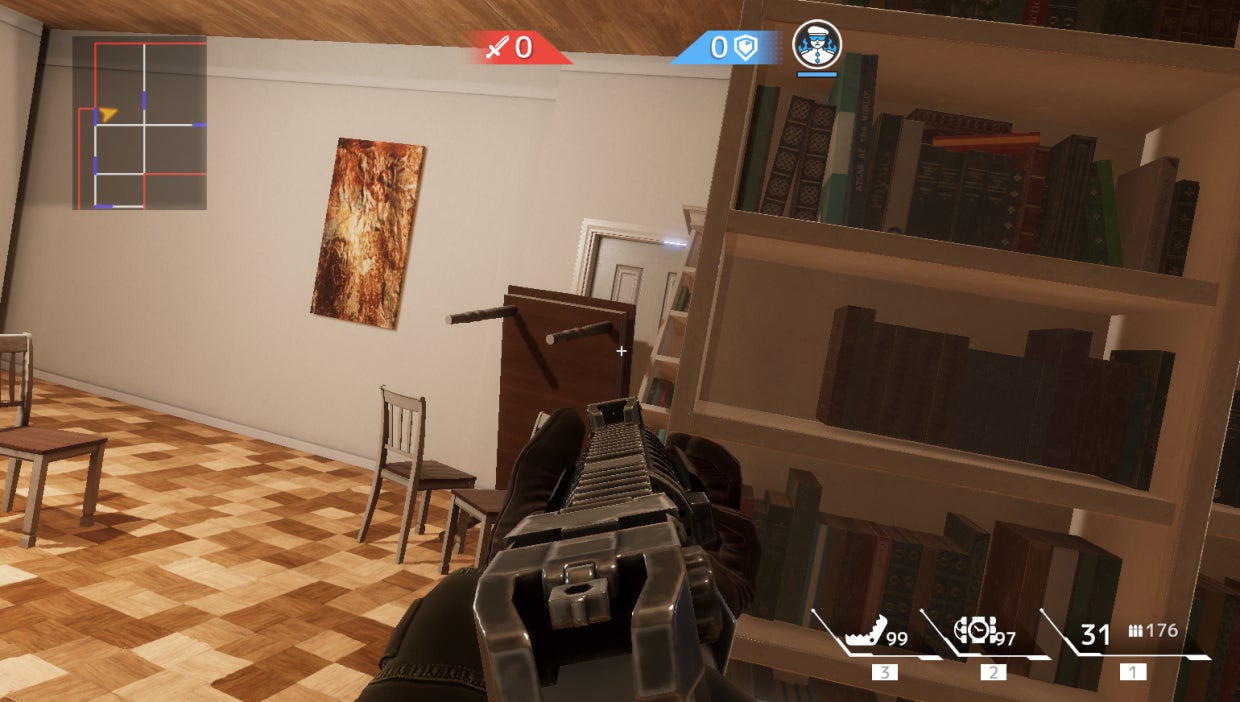The height and width of the screenshot is (702, 1240).
Task: Click the red attackers sword icon
Action: tap(497, 47)
